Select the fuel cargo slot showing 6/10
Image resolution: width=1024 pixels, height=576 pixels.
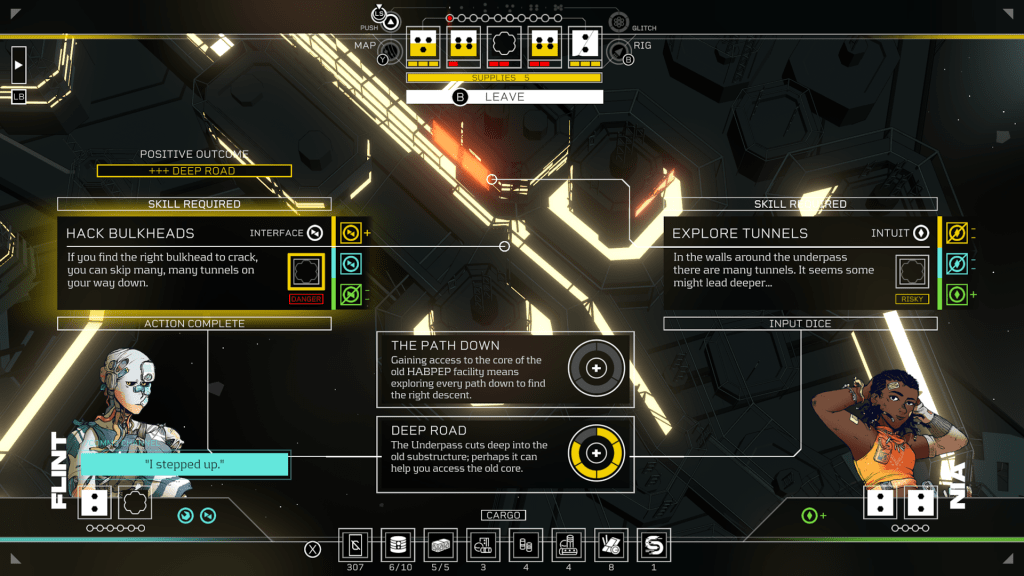coord(399,545)
